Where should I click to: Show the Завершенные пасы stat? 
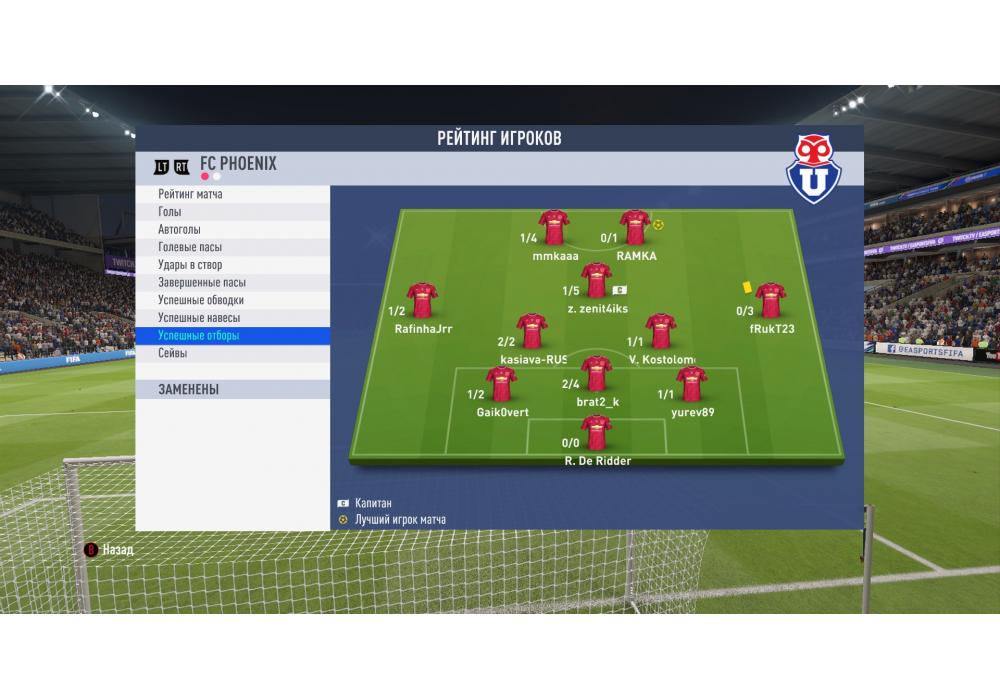pos(232,282)
